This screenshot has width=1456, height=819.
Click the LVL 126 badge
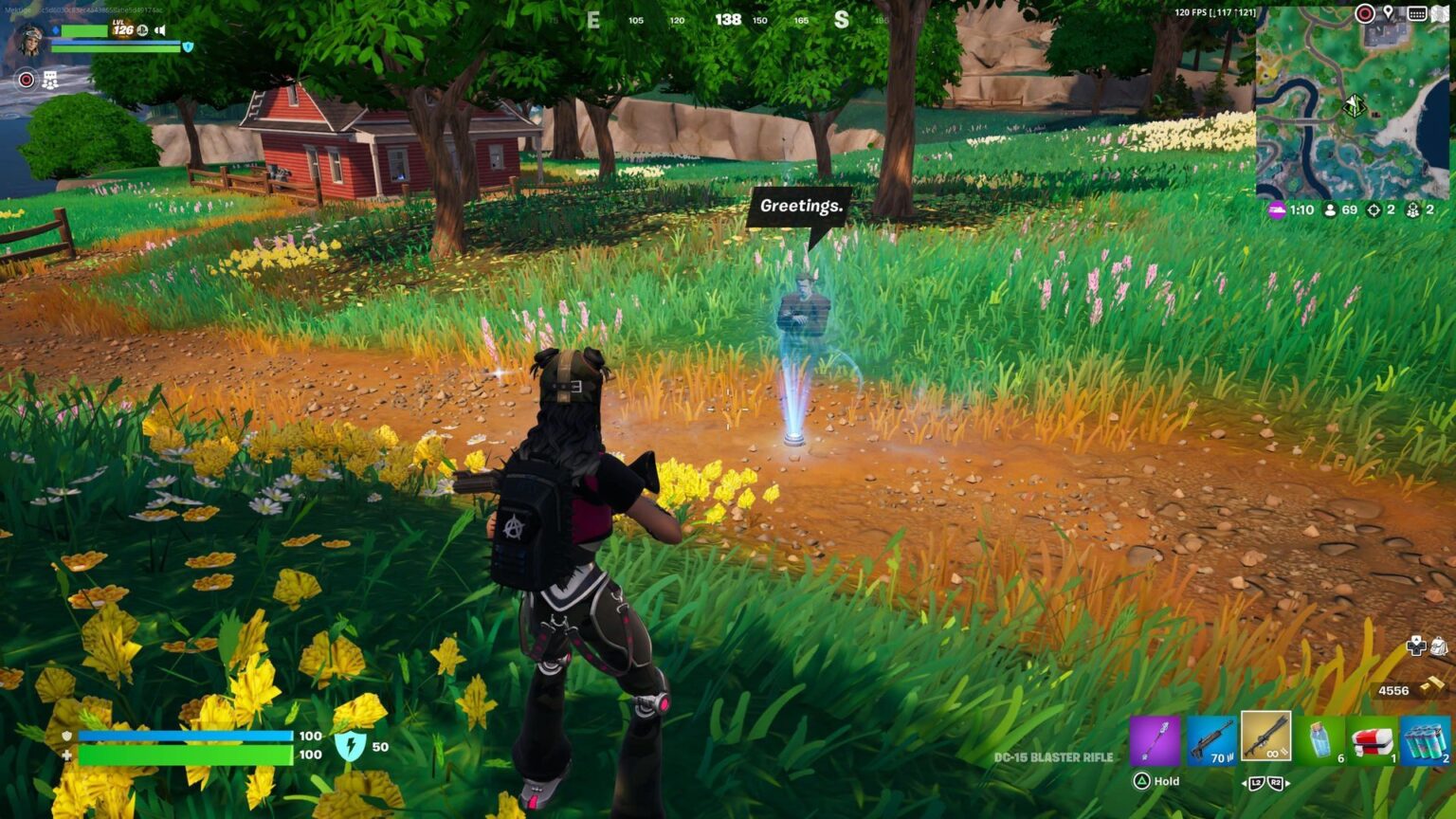point(122,28)
